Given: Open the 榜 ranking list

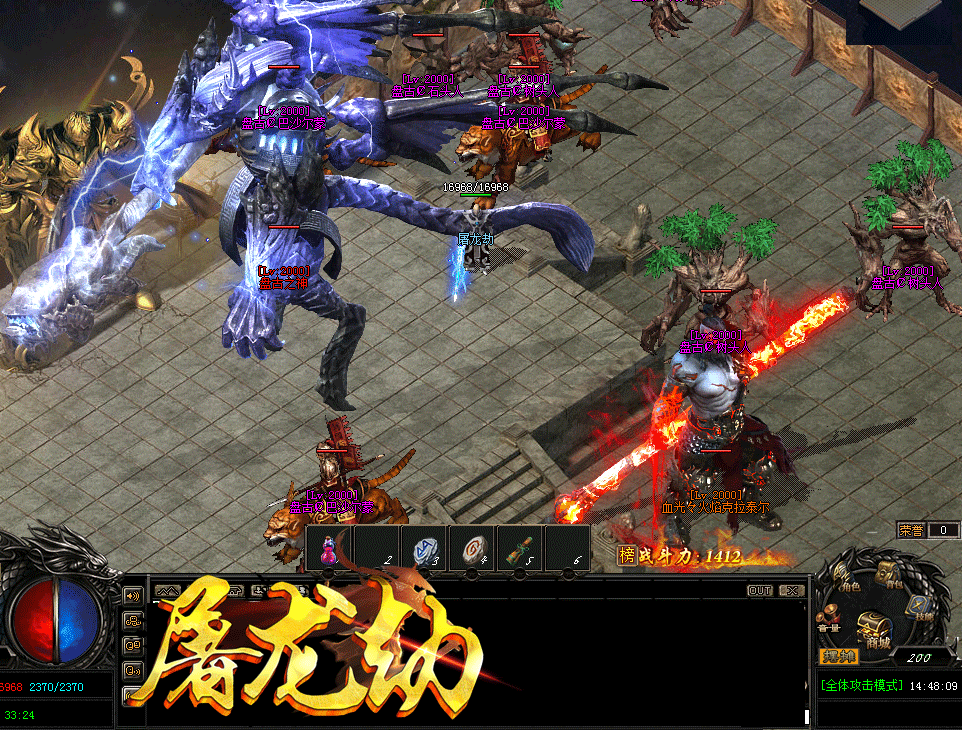Looking at the screenshot, I should pos(627,556).
